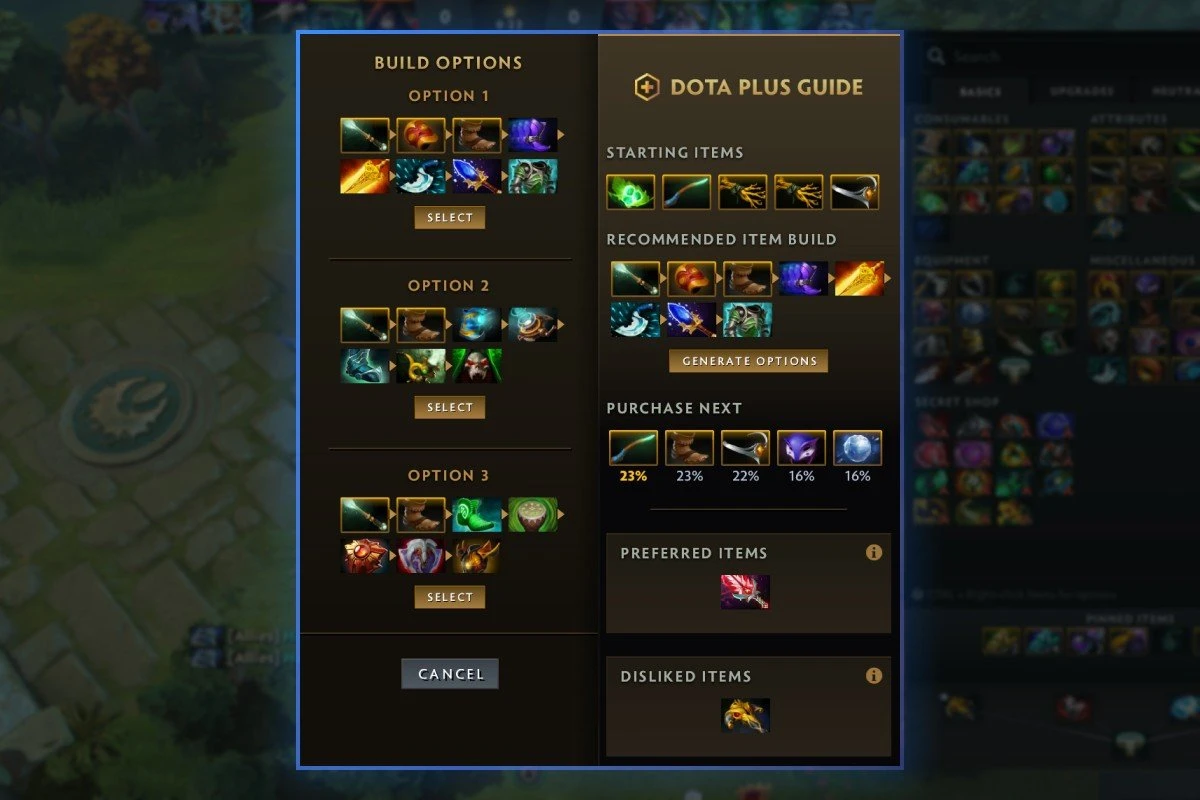Select build Option 2
1200x800 pixels.
450,408
